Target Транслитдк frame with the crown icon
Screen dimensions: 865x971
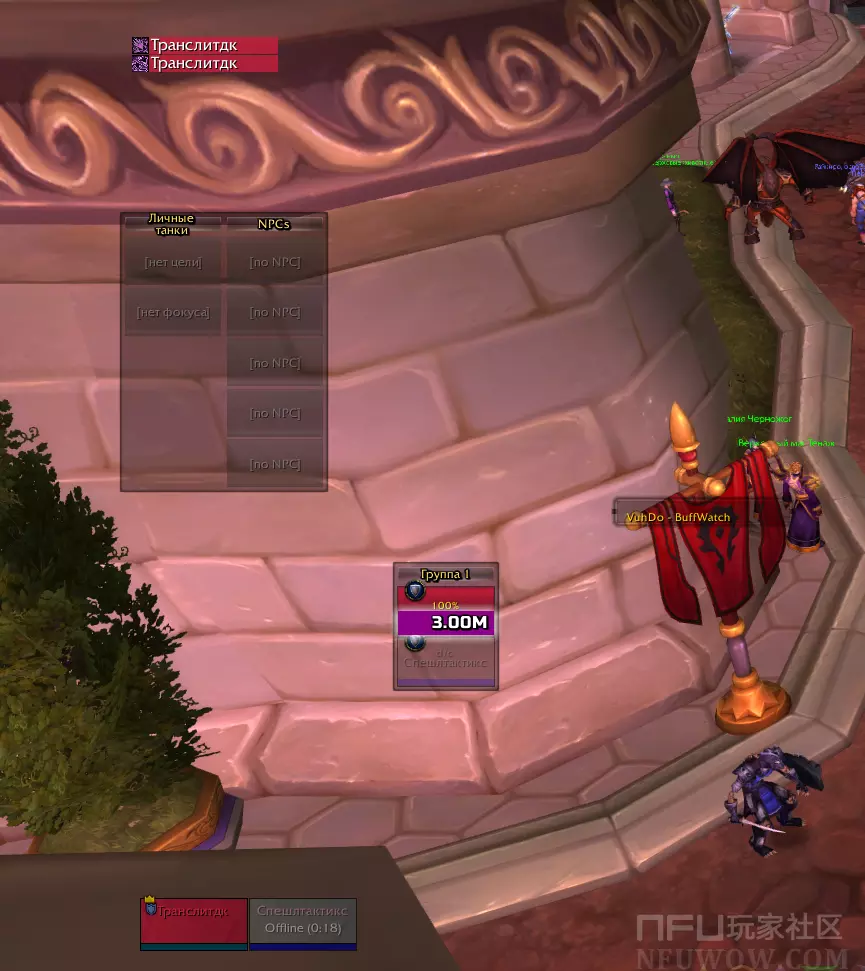(194, 921)
